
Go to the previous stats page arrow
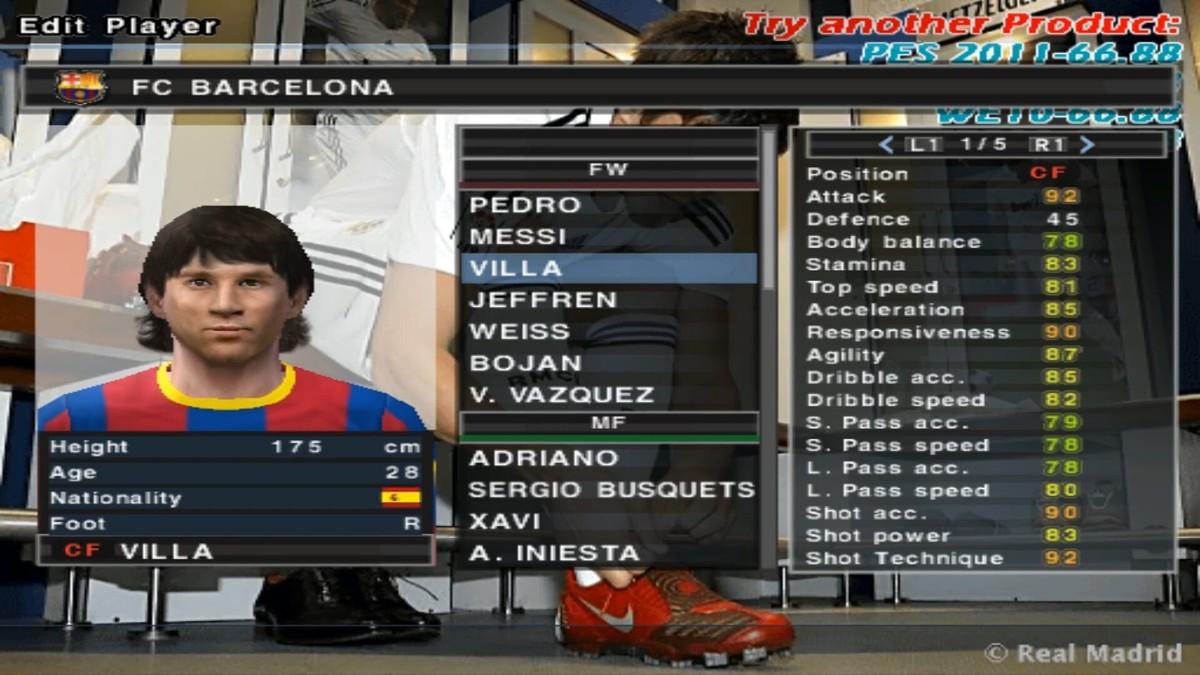click(885, 145)
